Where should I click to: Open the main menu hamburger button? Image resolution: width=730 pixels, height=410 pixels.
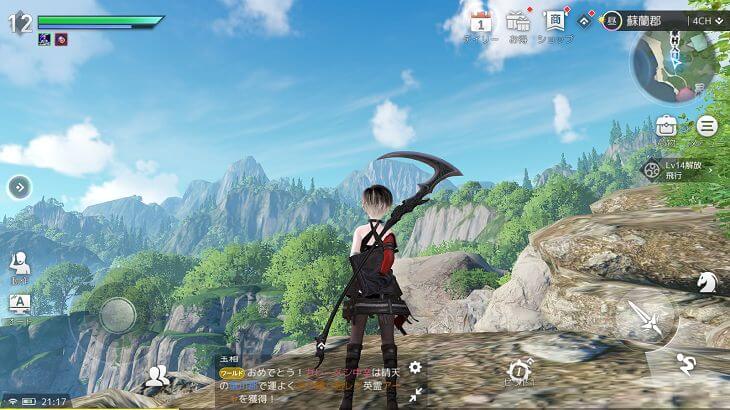click(707, 126)
